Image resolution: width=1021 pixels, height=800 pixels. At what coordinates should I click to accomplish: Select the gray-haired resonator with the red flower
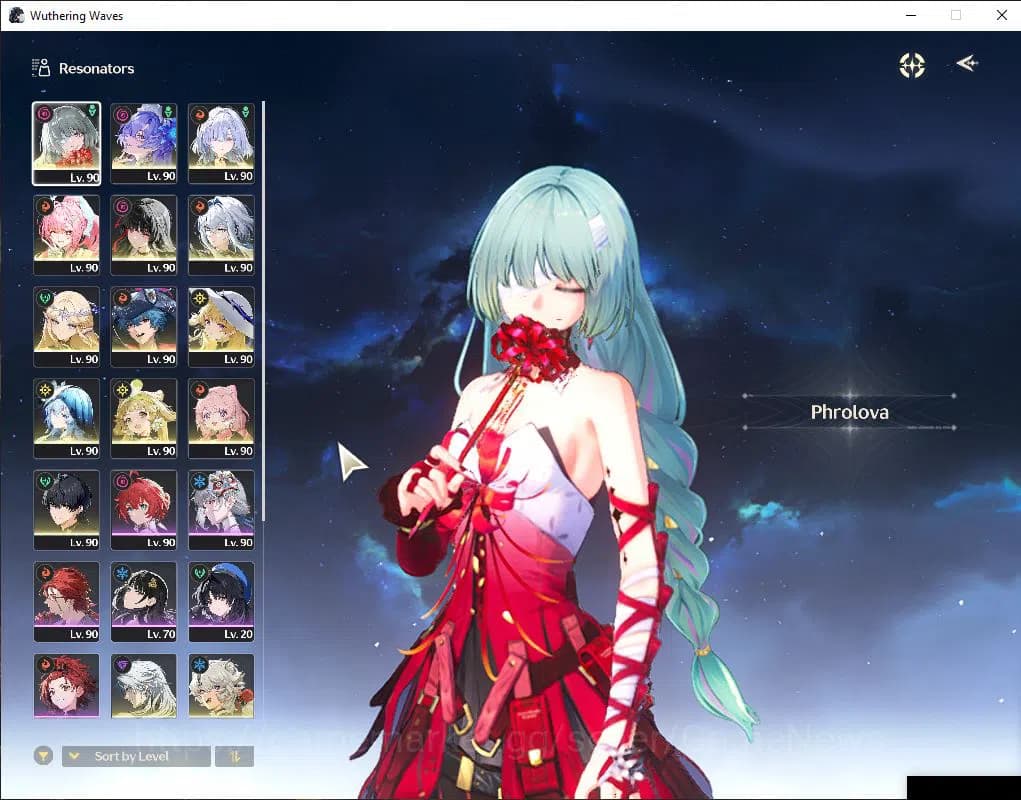(66, 142)
